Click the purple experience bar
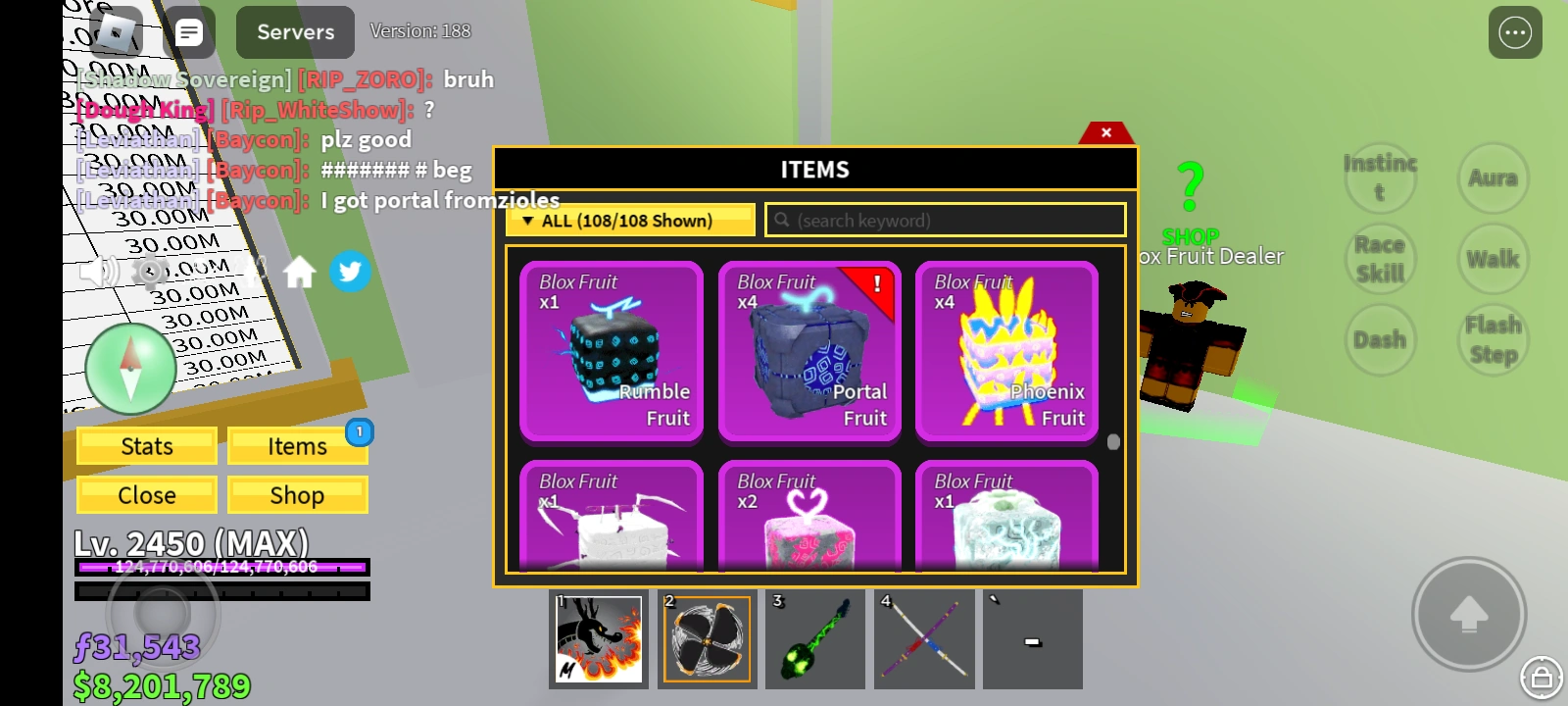Image resolution: width=1568 pixels, height=706 pixels. click(220, 567)
